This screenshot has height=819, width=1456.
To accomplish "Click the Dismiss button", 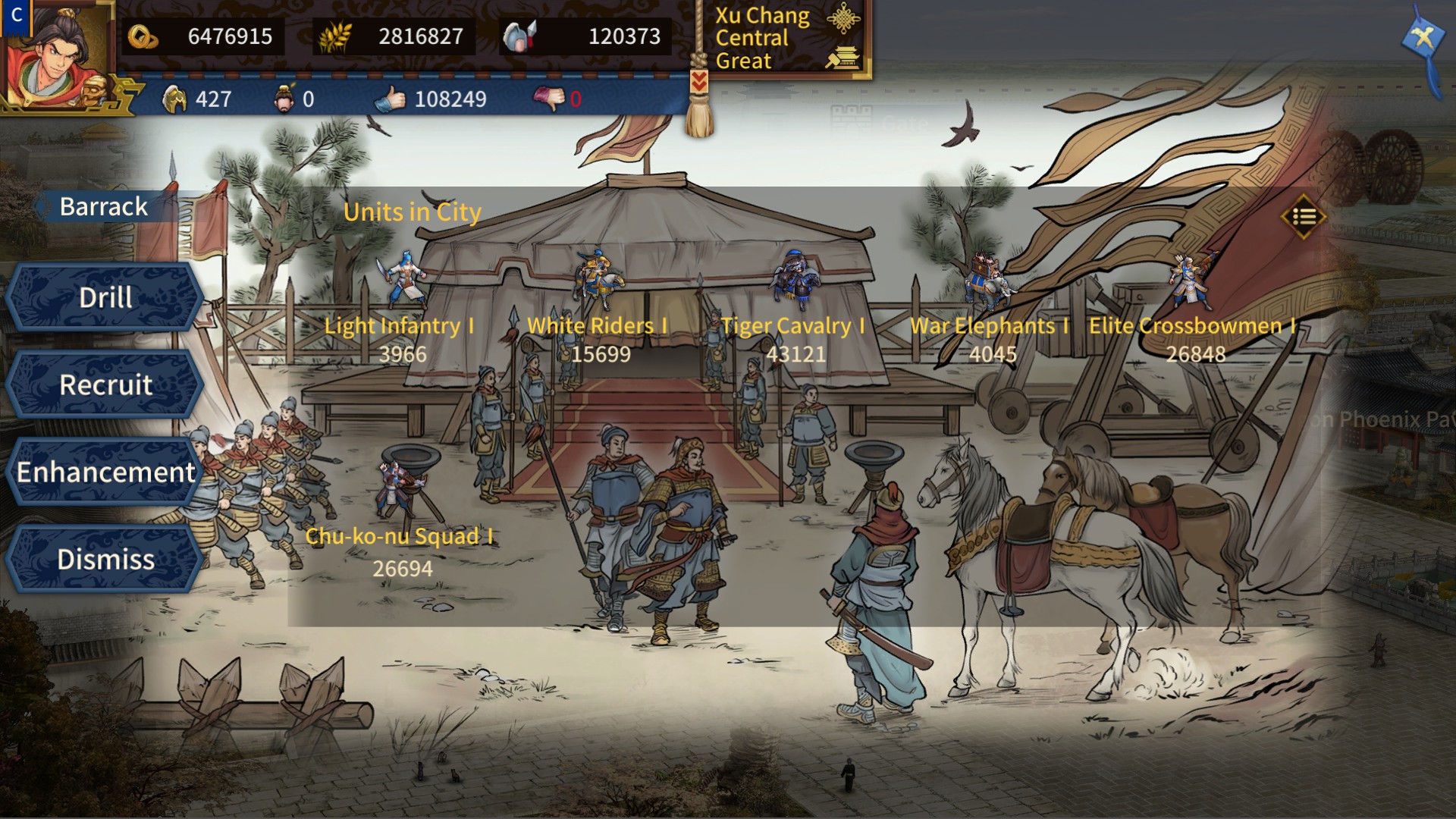I will [x=105, y=560].
